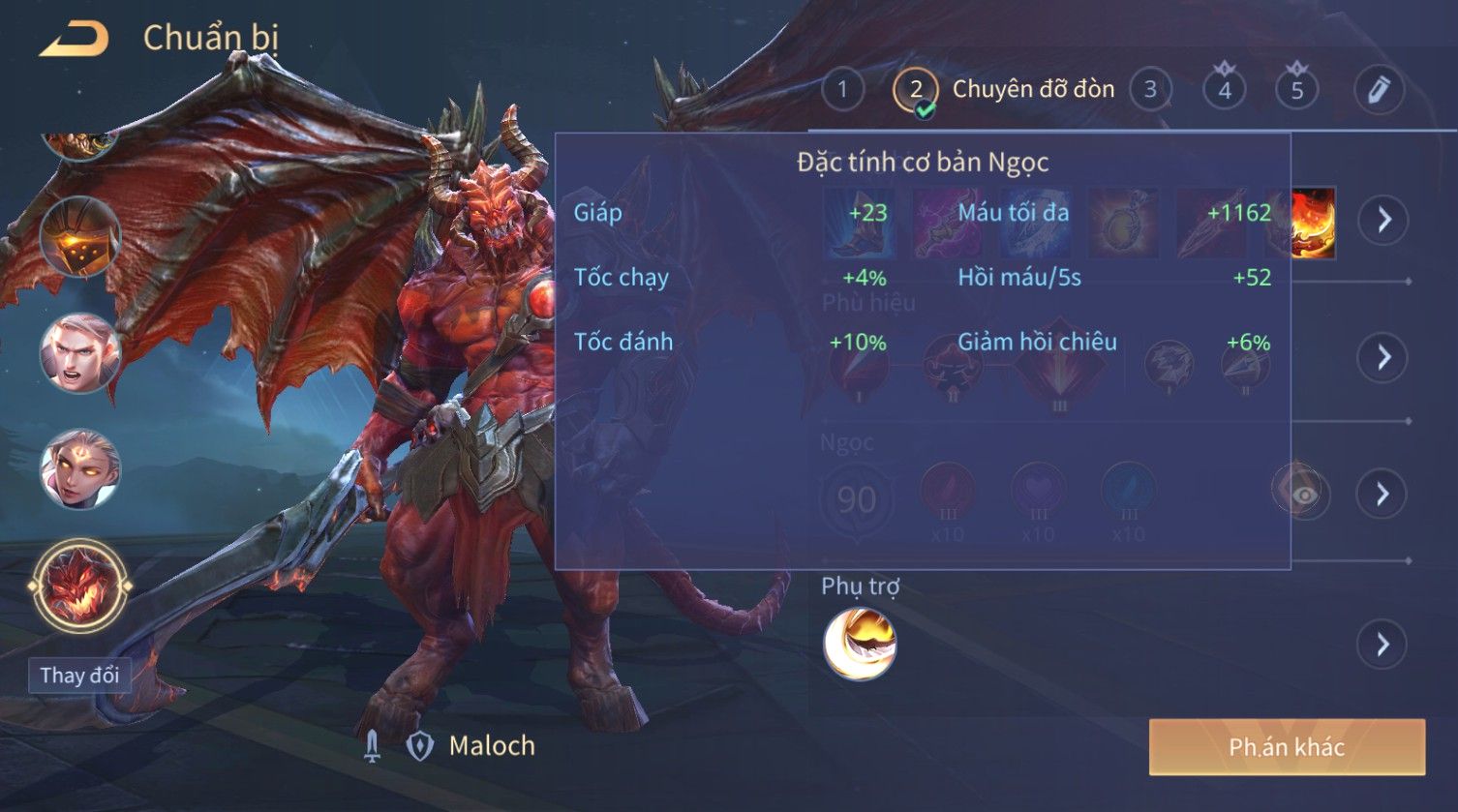
Task: Open equipment build details arrow
Action: pos(1383,221)
